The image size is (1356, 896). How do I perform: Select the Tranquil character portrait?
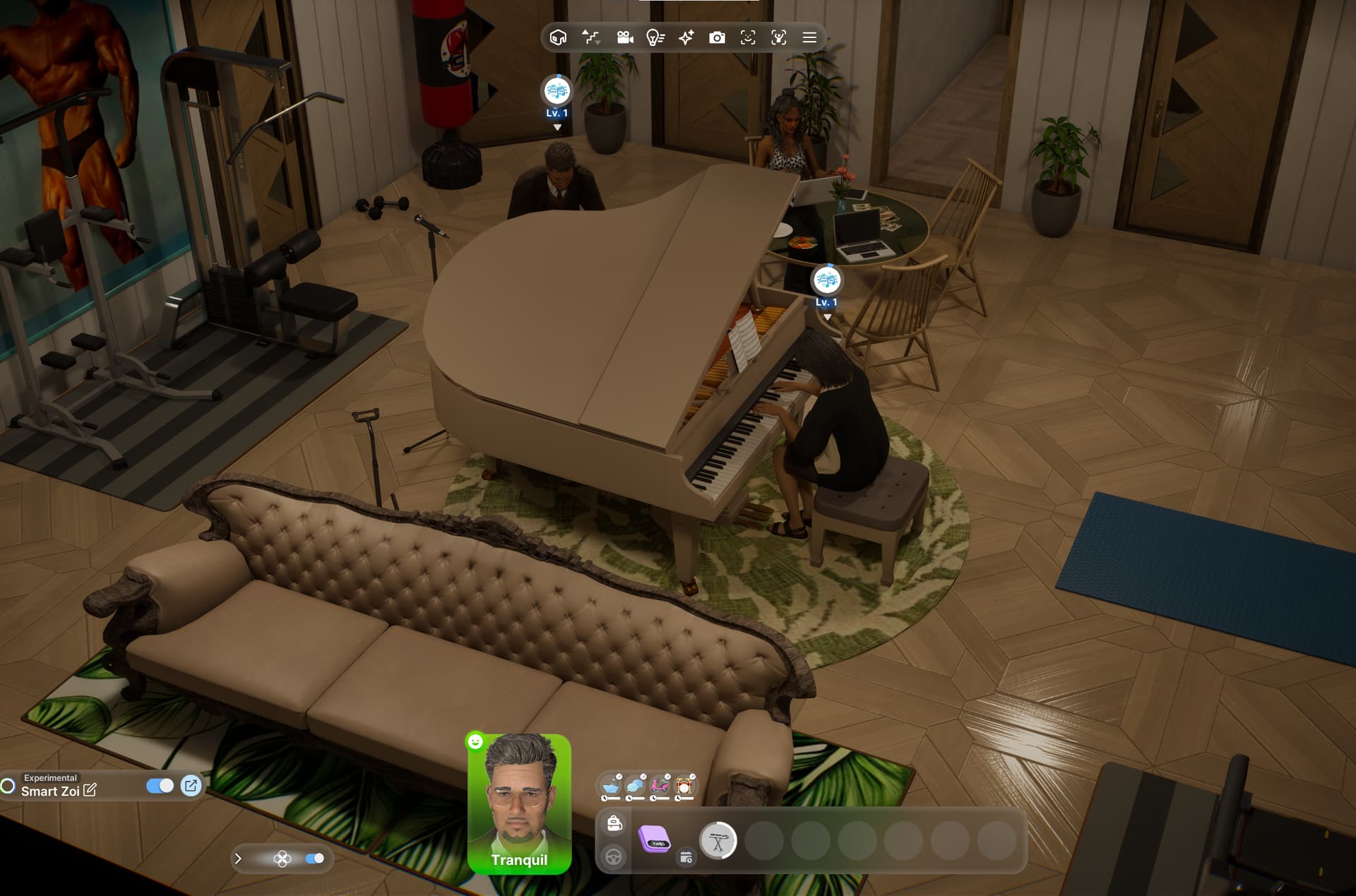point(519,804)
